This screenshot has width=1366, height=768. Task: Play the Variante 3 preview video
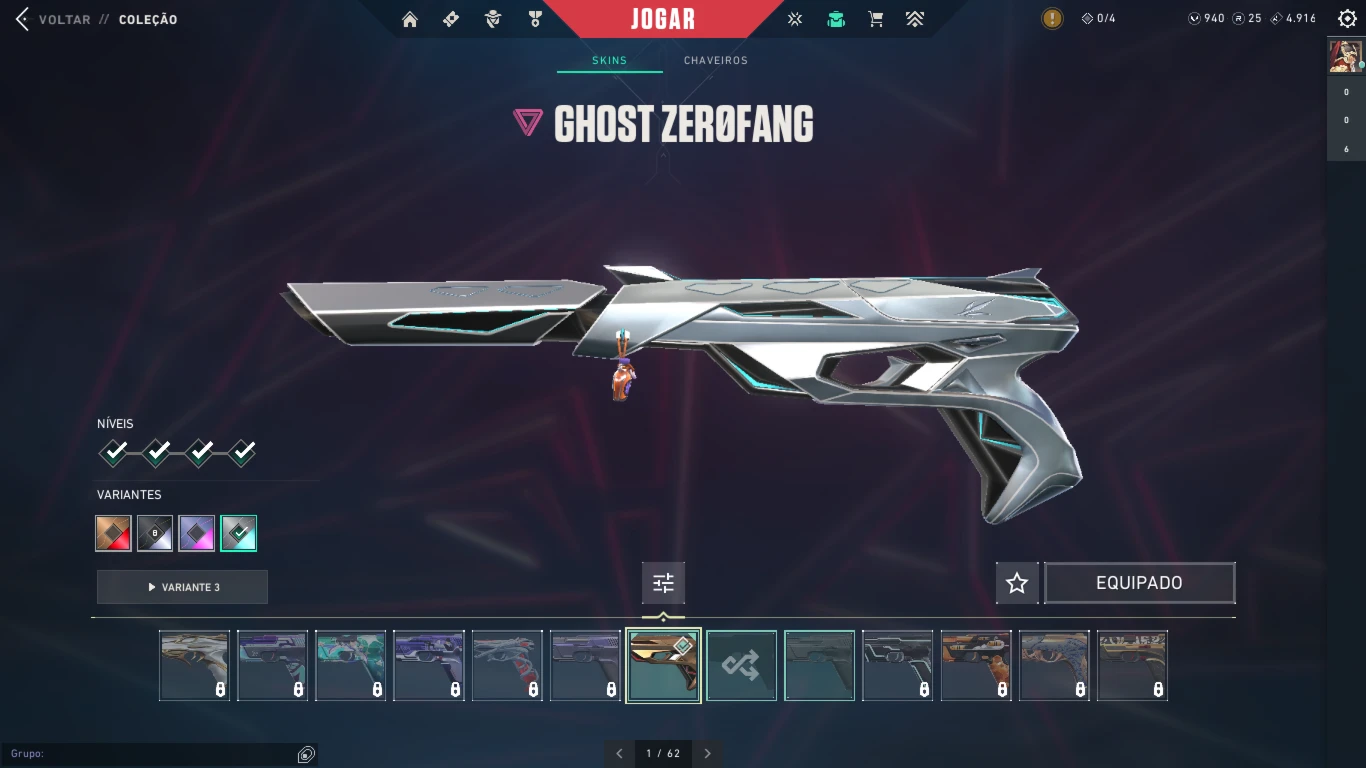(x=182, y=587)
